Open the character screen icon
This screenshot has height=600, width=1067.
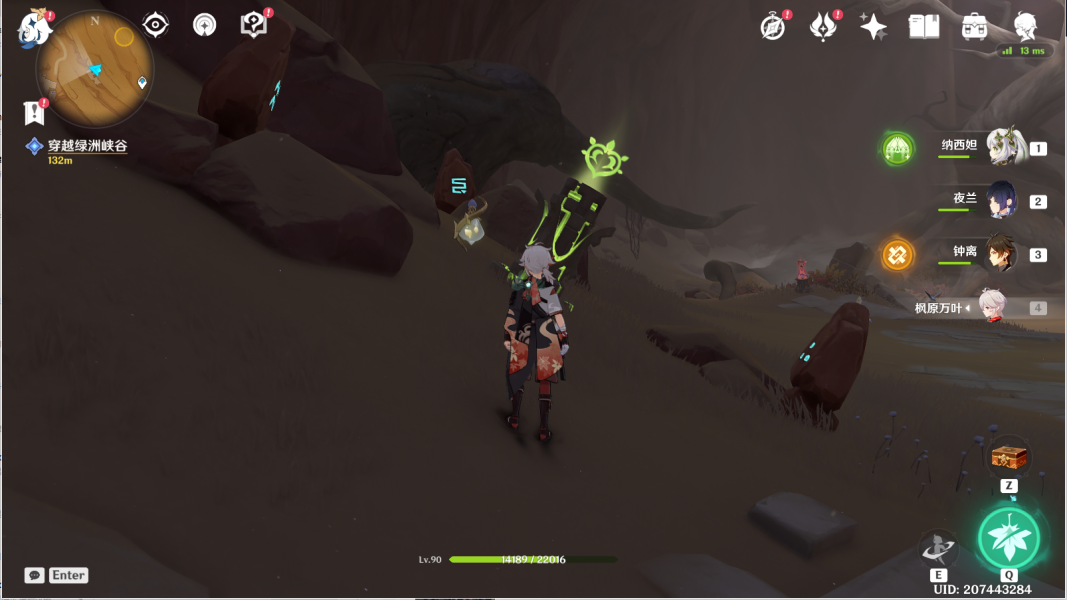coord(1025,27)
